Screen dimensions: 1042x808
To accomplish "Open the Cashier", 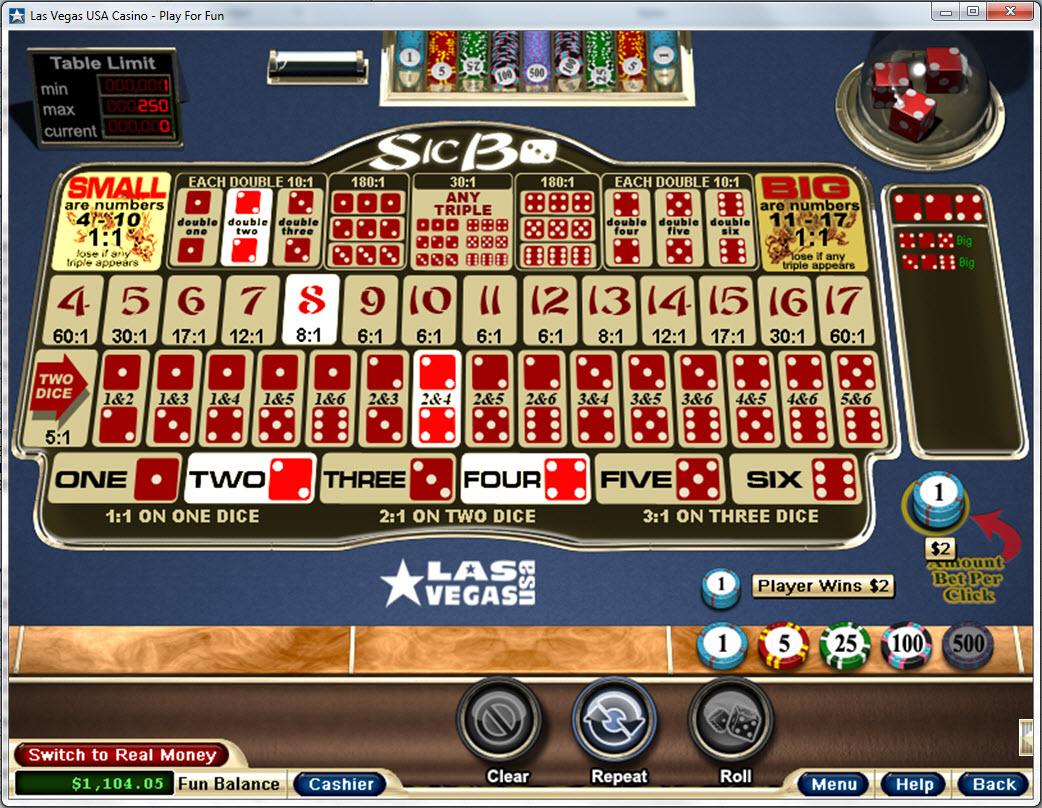I will [340, 784].
